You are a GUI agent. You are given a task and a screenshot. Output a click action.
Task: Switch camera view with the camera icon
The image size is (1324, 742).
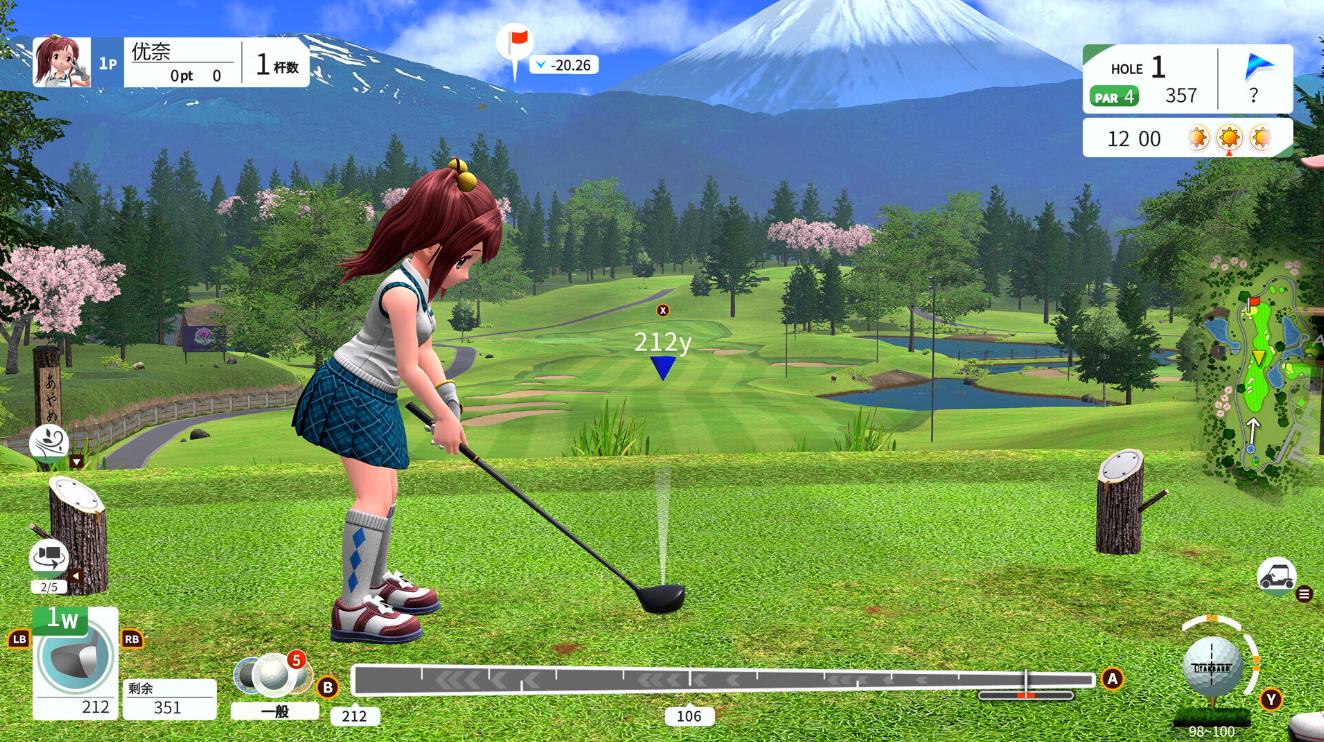click(x=48, y=556)
